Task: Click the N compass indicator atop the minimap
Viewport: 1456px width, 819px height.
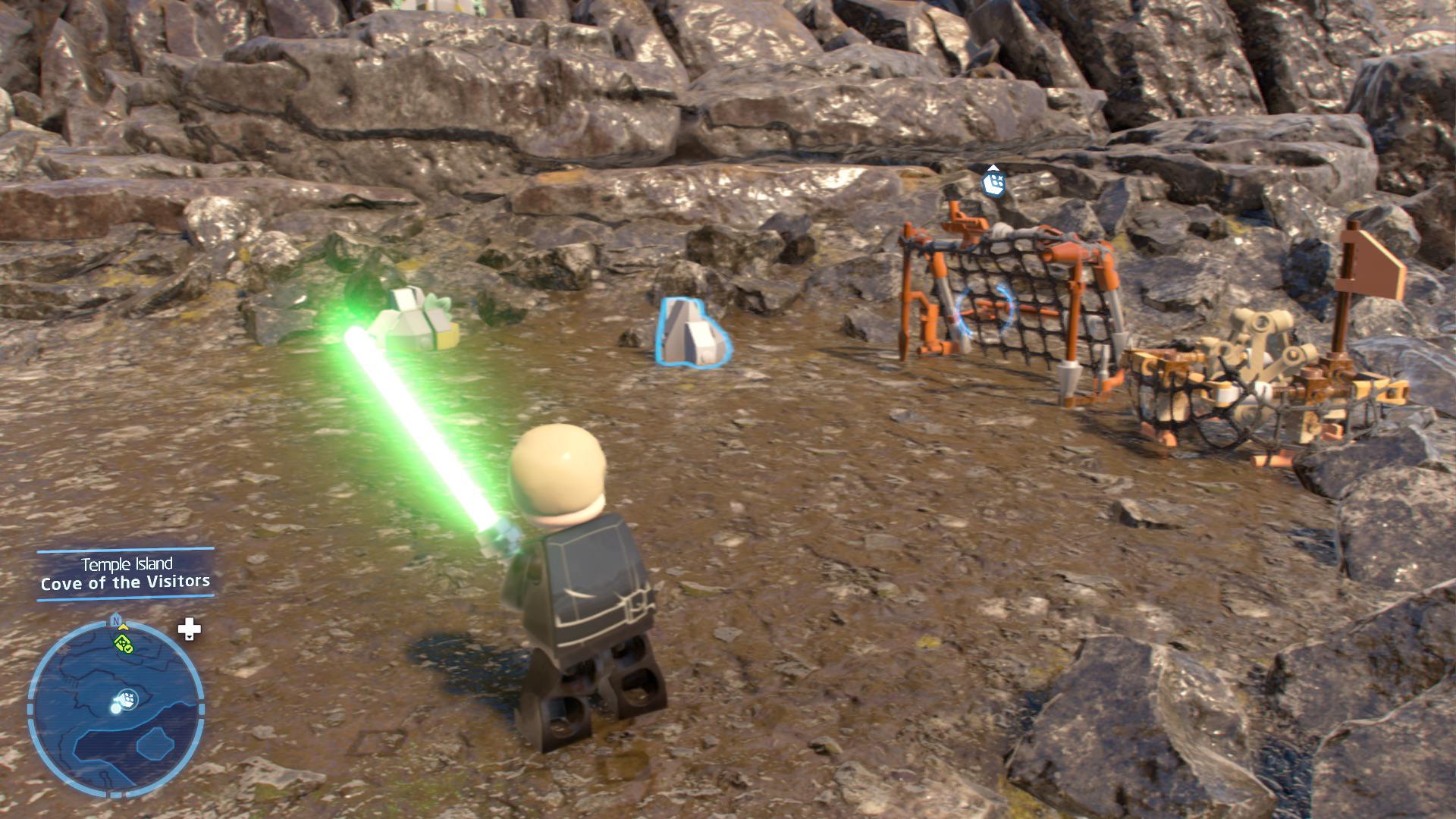Action: (116, 620)
